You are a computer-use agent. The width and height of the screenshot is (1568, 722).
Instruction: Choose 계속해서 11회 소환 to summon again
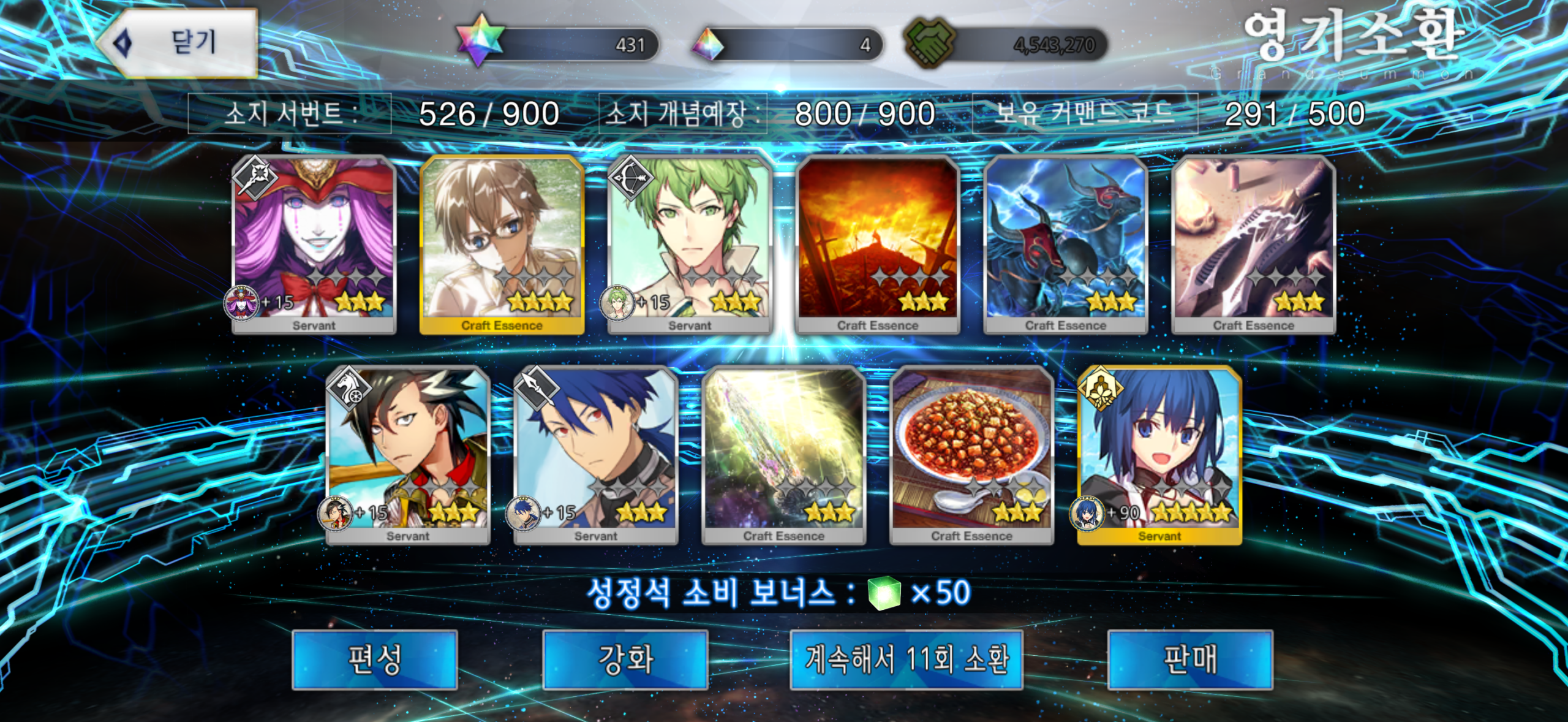pyautogui.click(x=906, y=659)
